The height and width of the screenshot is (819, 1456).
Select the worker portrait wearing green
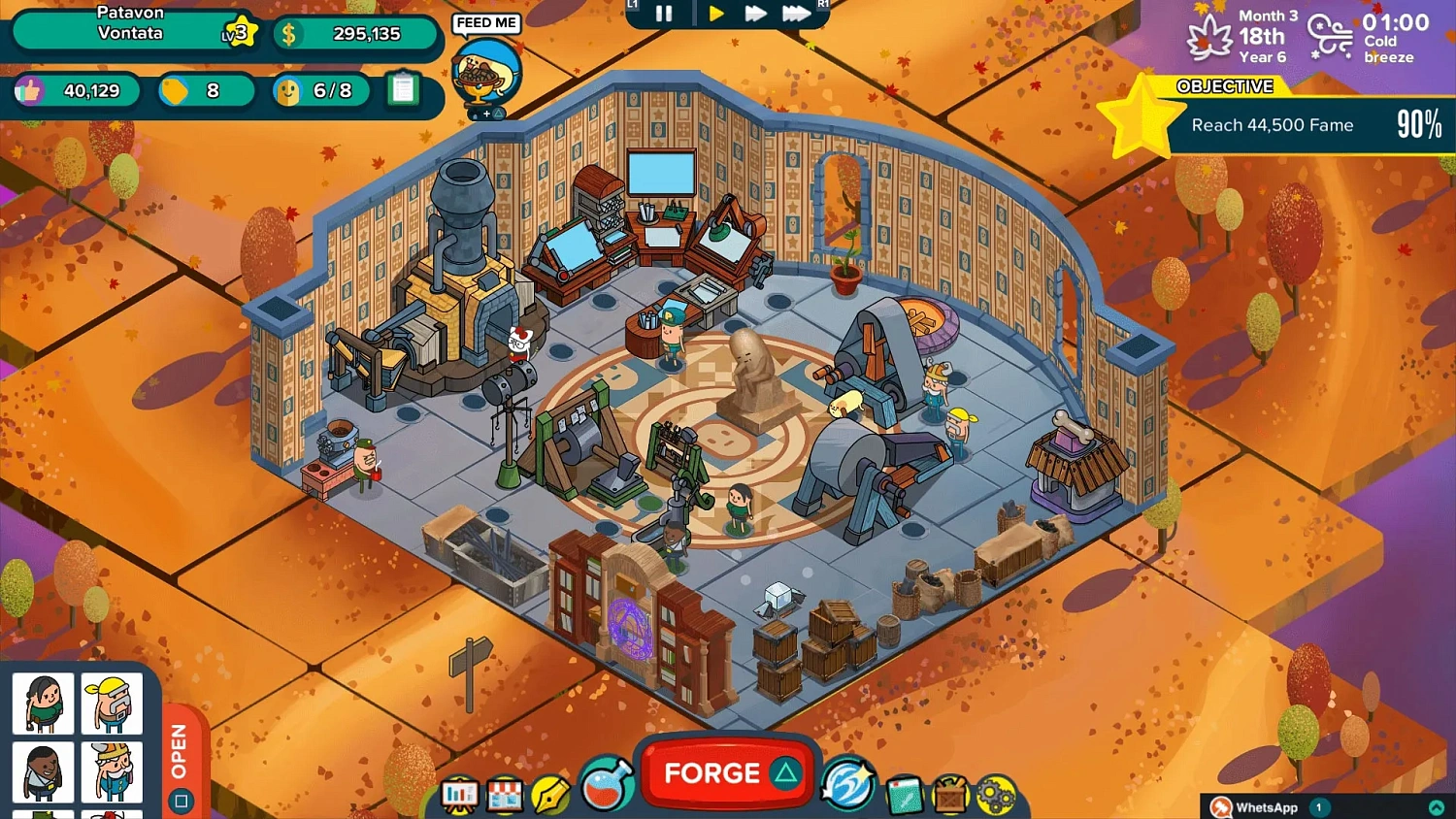[x=43, y=704]
